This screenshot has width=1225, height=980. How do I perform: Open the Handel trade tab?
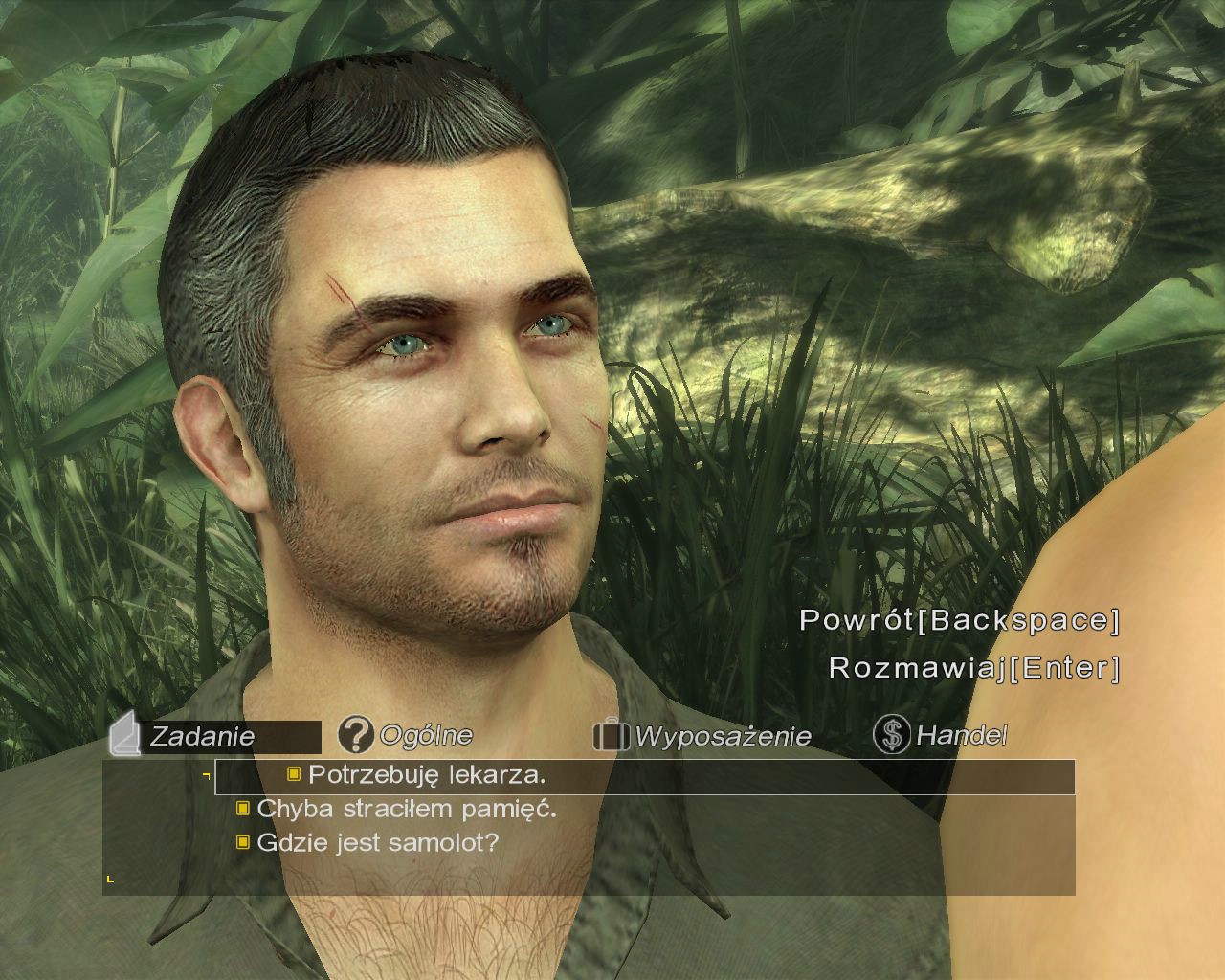click(x=941, y=735)
